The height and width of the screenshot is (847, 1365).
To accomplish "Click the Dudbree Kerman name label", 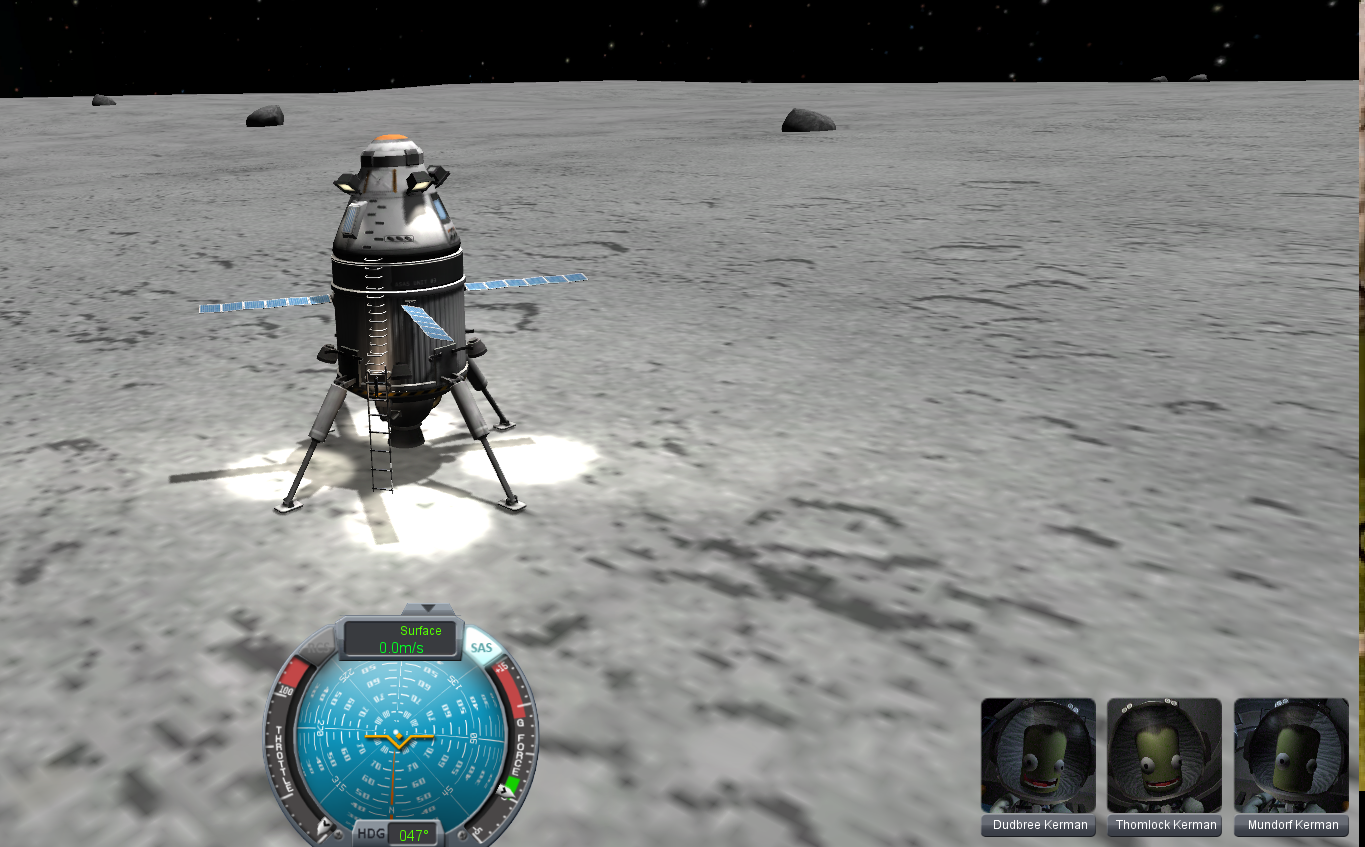I will (1038, 825).
